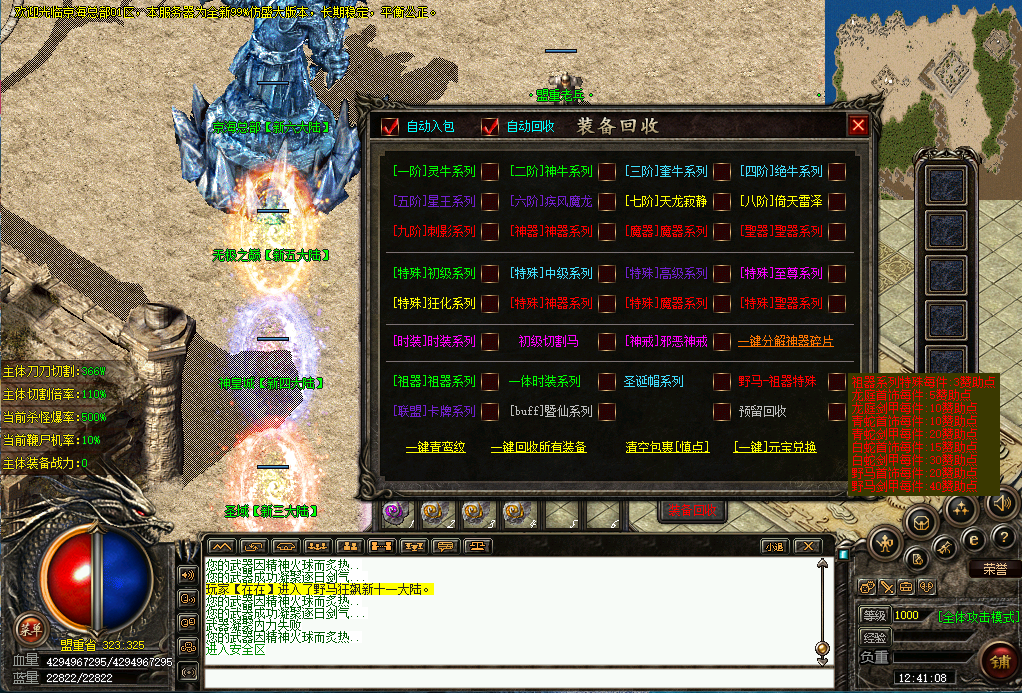The width and height of the screenshot is (1022, 693).
Task: Check the [一阶]灵牛系列 recycle box
Action: [x=491, y=172]
